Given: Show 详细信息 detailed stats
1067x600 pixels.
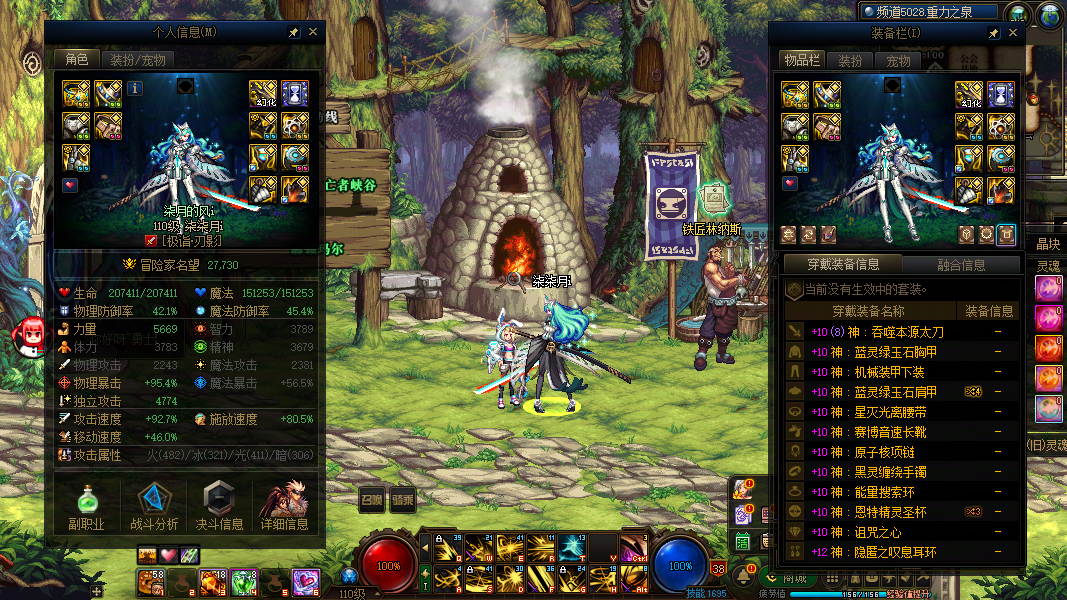Looking at the screenshot, I should pyautogui.click(x=285, y=506).
